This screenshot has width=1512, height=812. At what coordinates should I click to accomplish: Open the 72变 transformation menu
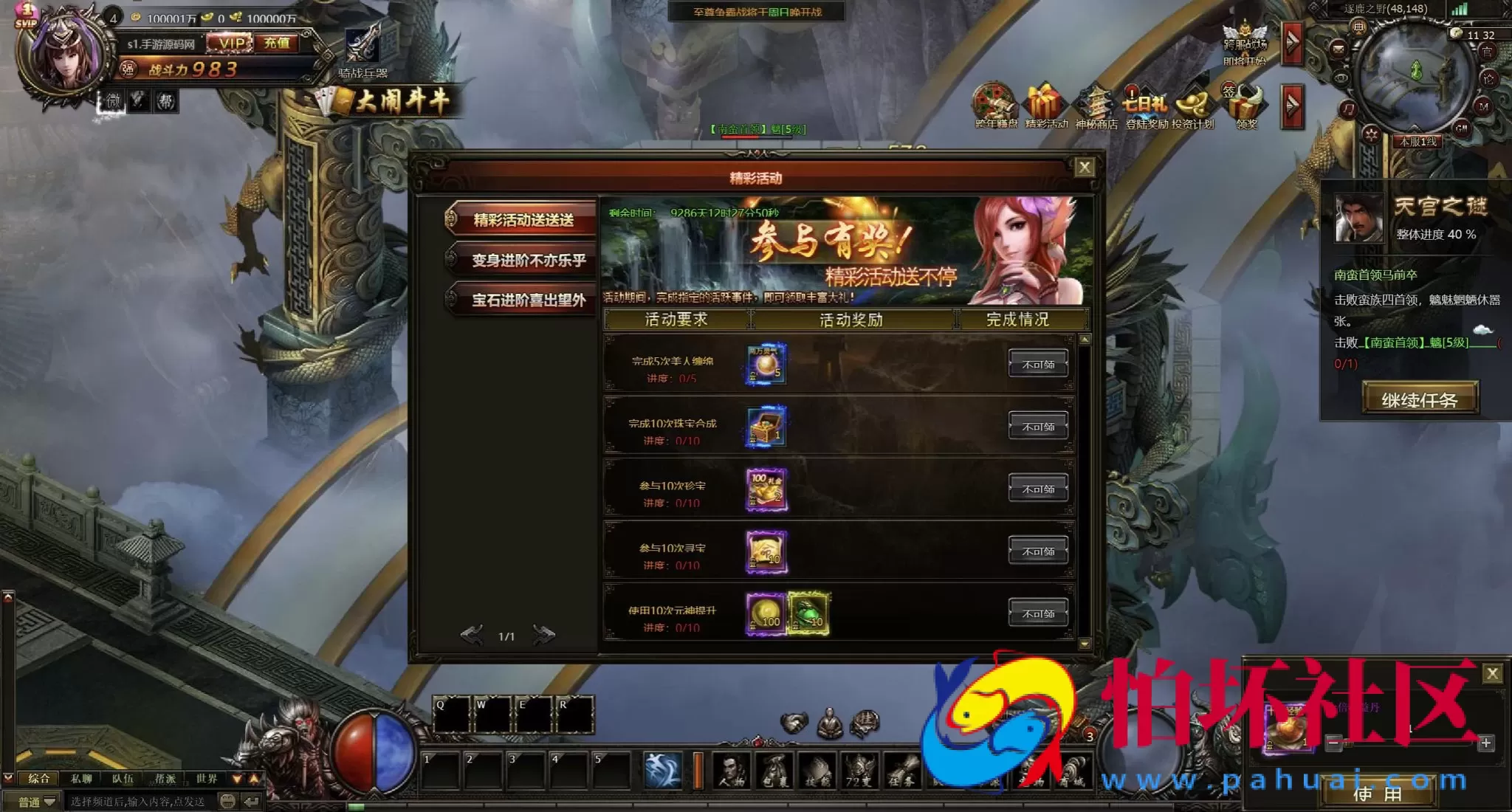[x=859, y=771]
